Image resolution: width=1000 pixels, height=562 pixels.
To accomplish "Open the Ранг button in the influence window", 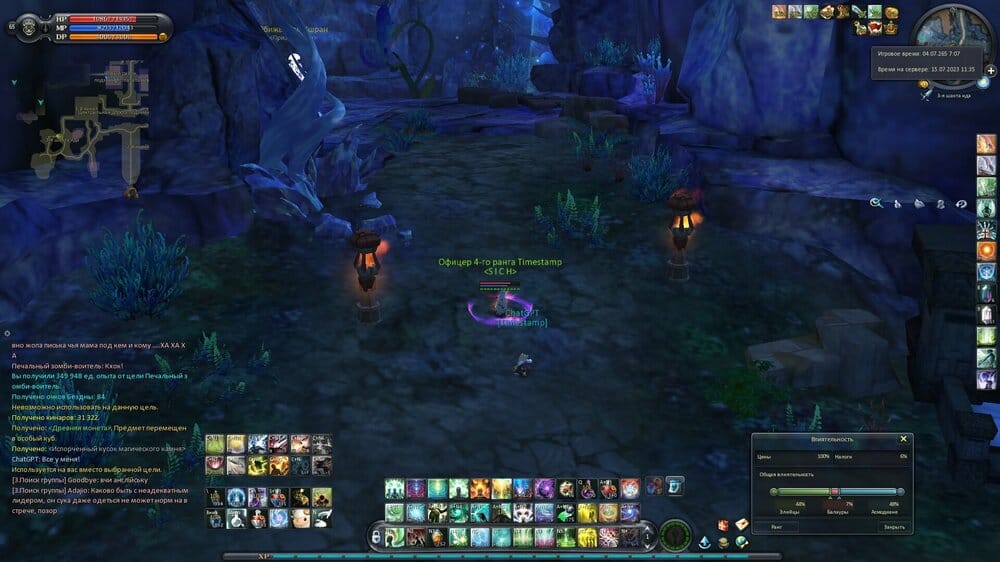I will coord(777,526).
